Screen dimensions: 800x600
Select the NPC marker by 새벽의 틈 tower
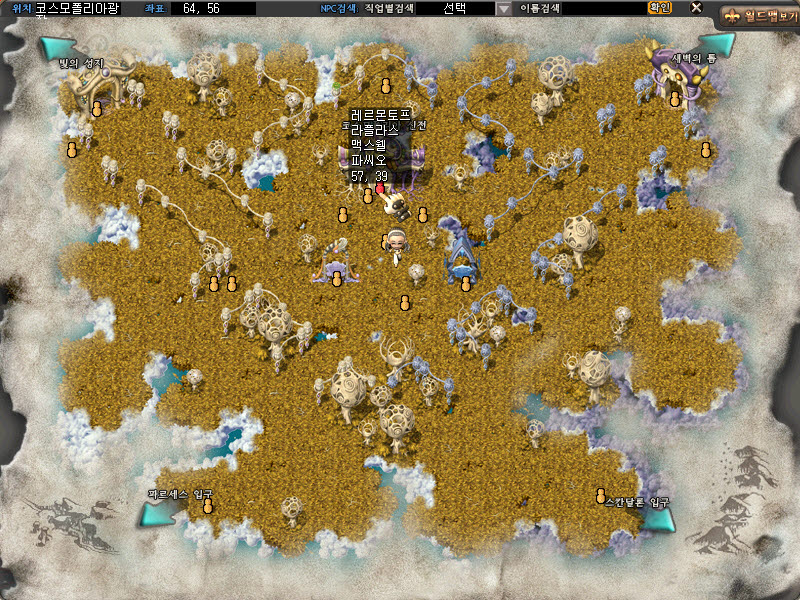675,99
